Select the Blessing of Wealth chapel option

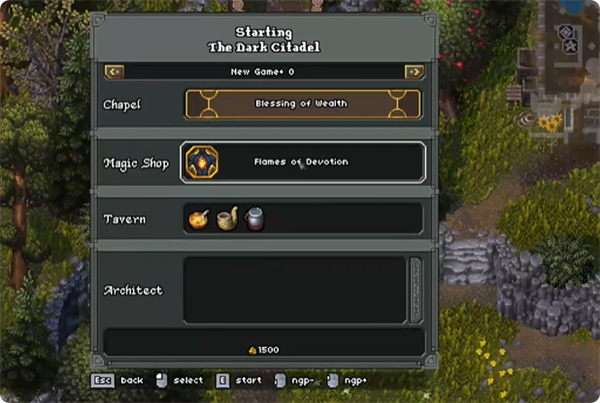[303, 104]
